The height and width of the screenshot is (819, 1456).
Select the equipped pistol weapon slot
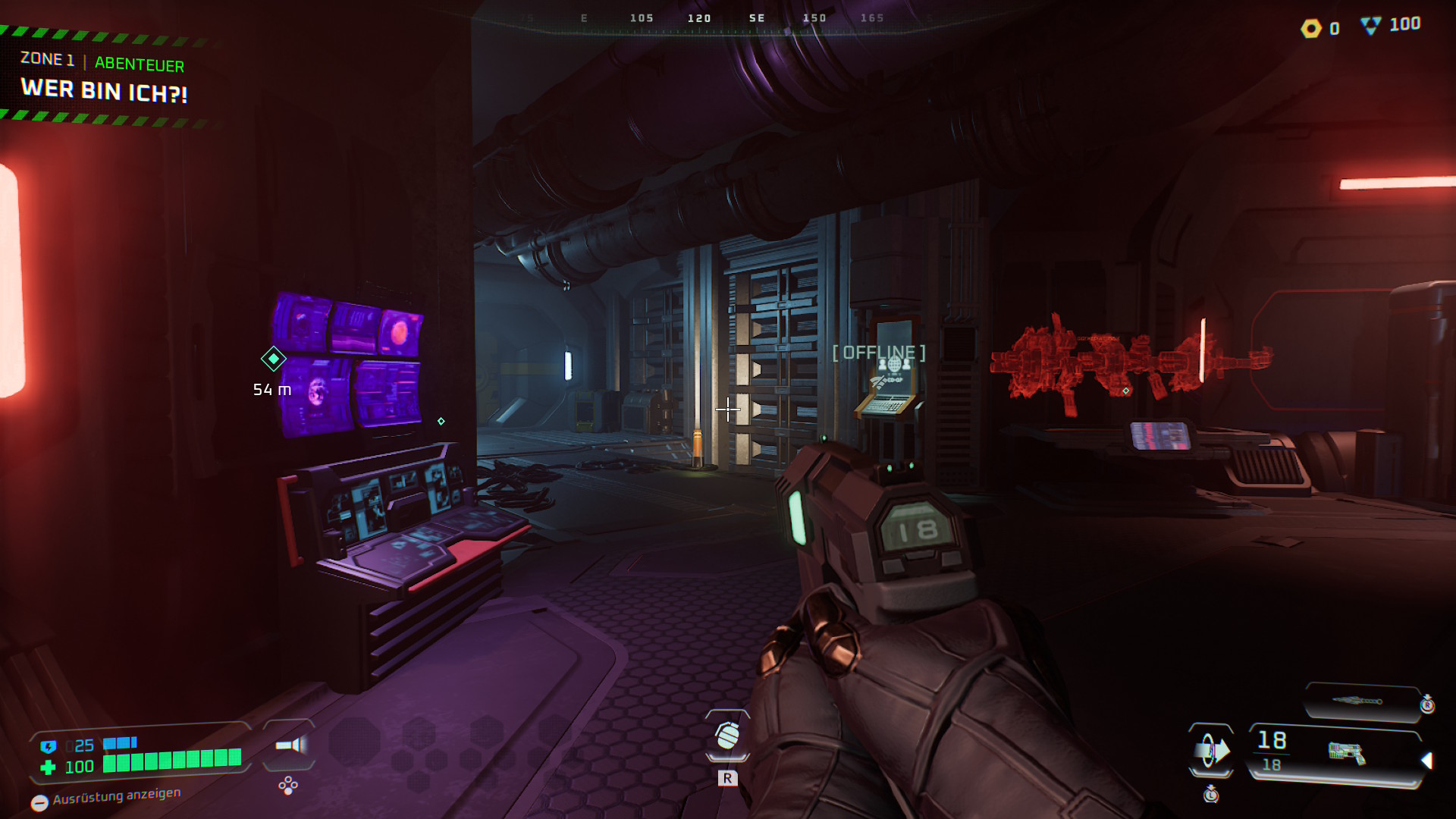[x=1345, y=752]
